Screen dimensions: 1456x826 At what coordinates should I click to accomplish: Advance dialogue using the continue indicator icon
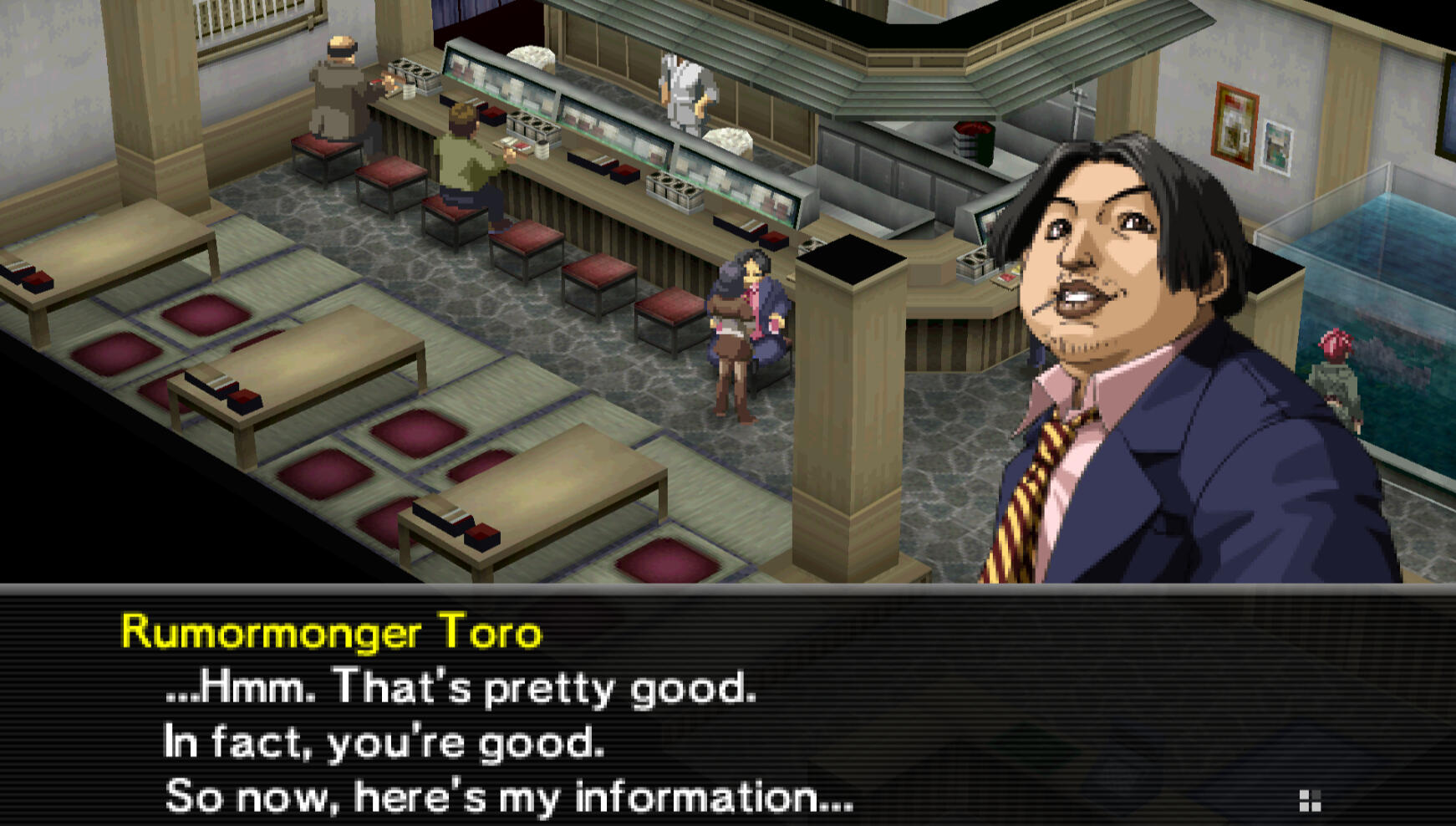1310,800
